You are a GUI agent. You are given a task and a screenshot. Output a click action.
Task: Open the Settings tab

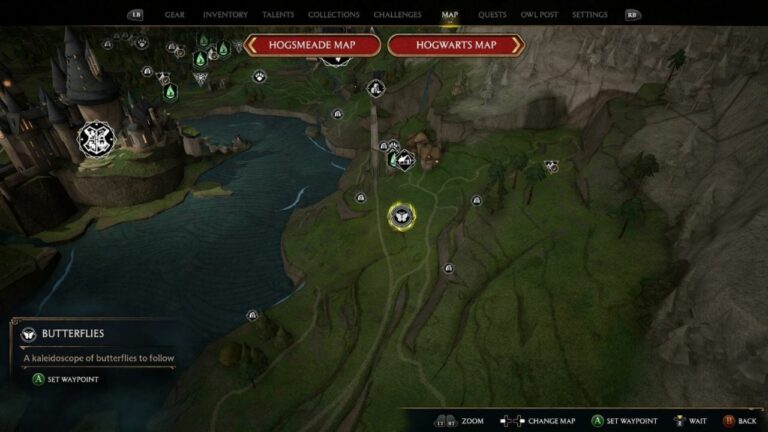click(590, 15)
